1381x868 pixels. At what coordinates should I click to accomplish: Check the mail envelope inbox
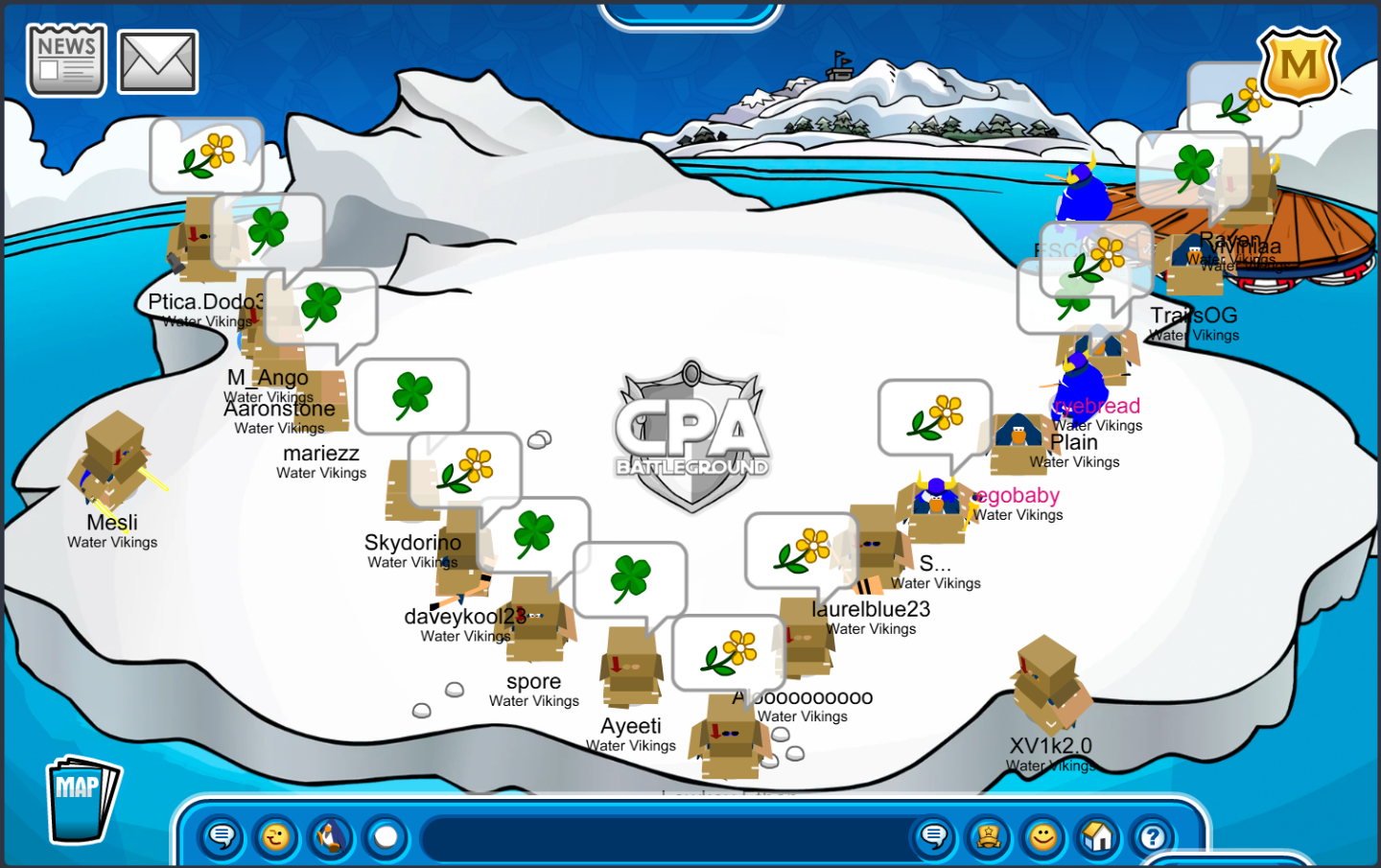[157, 62]
